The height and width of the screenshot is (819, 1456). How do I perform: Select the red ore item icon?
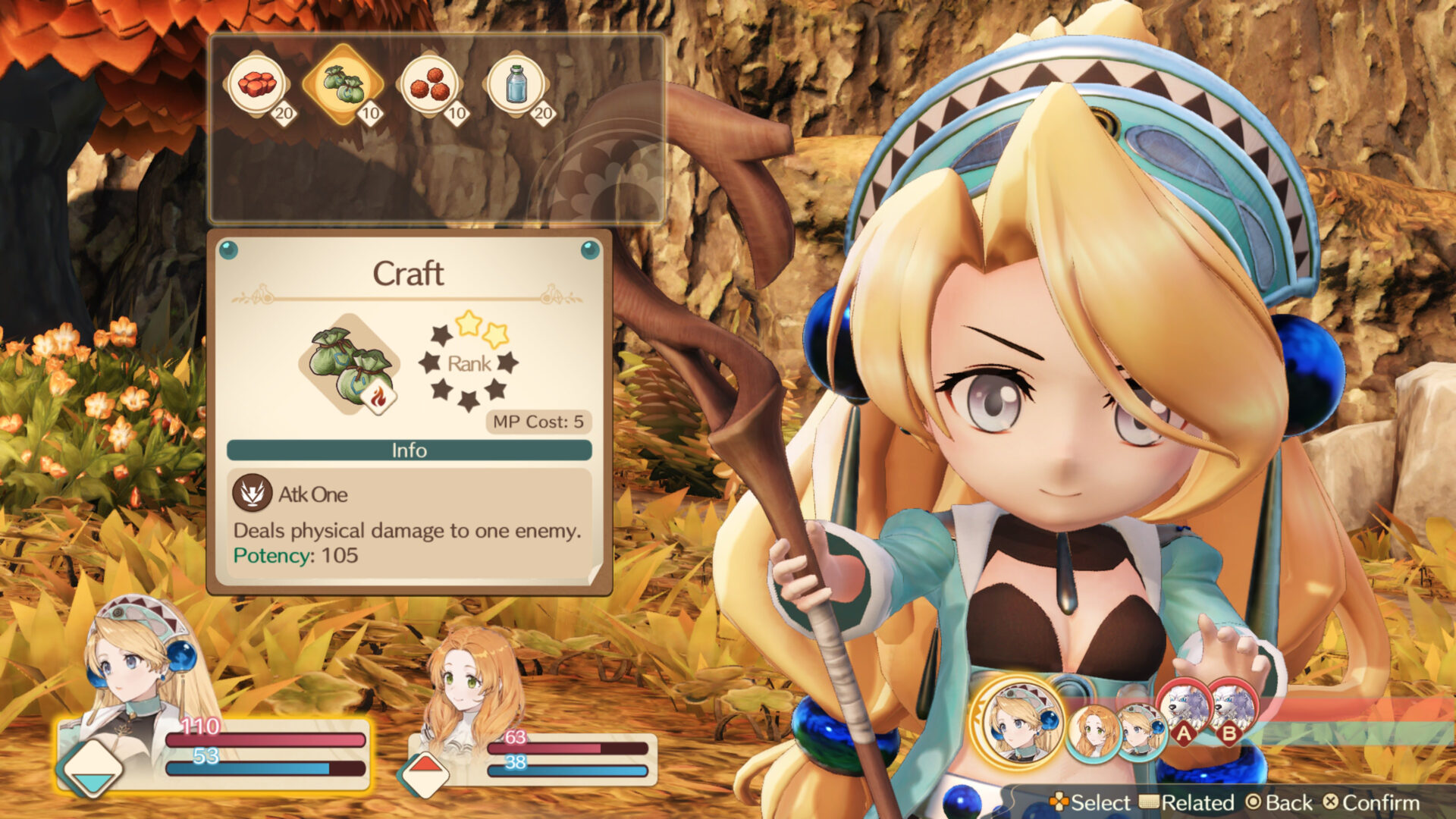point(258,83)
